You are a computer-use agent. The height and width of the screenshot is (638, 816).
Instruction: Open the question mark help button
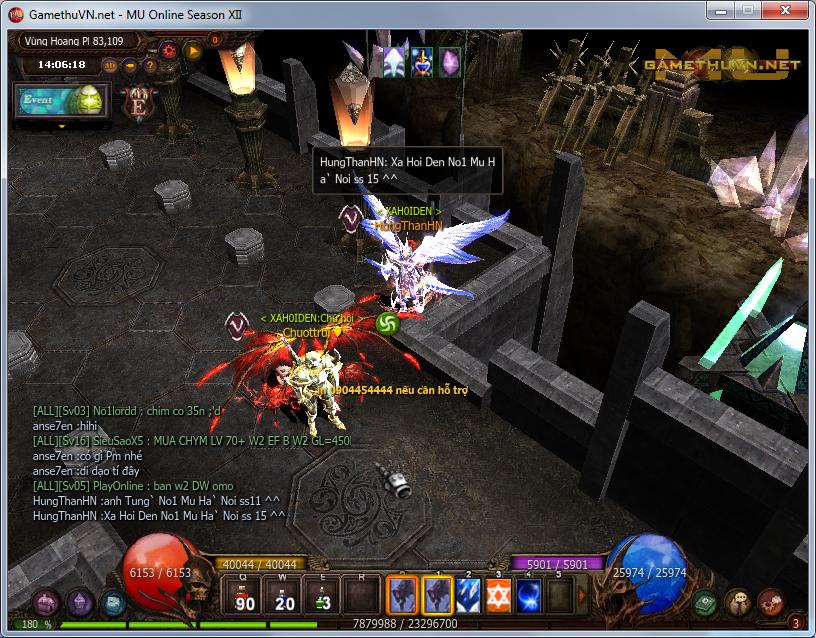pos(150,66)
